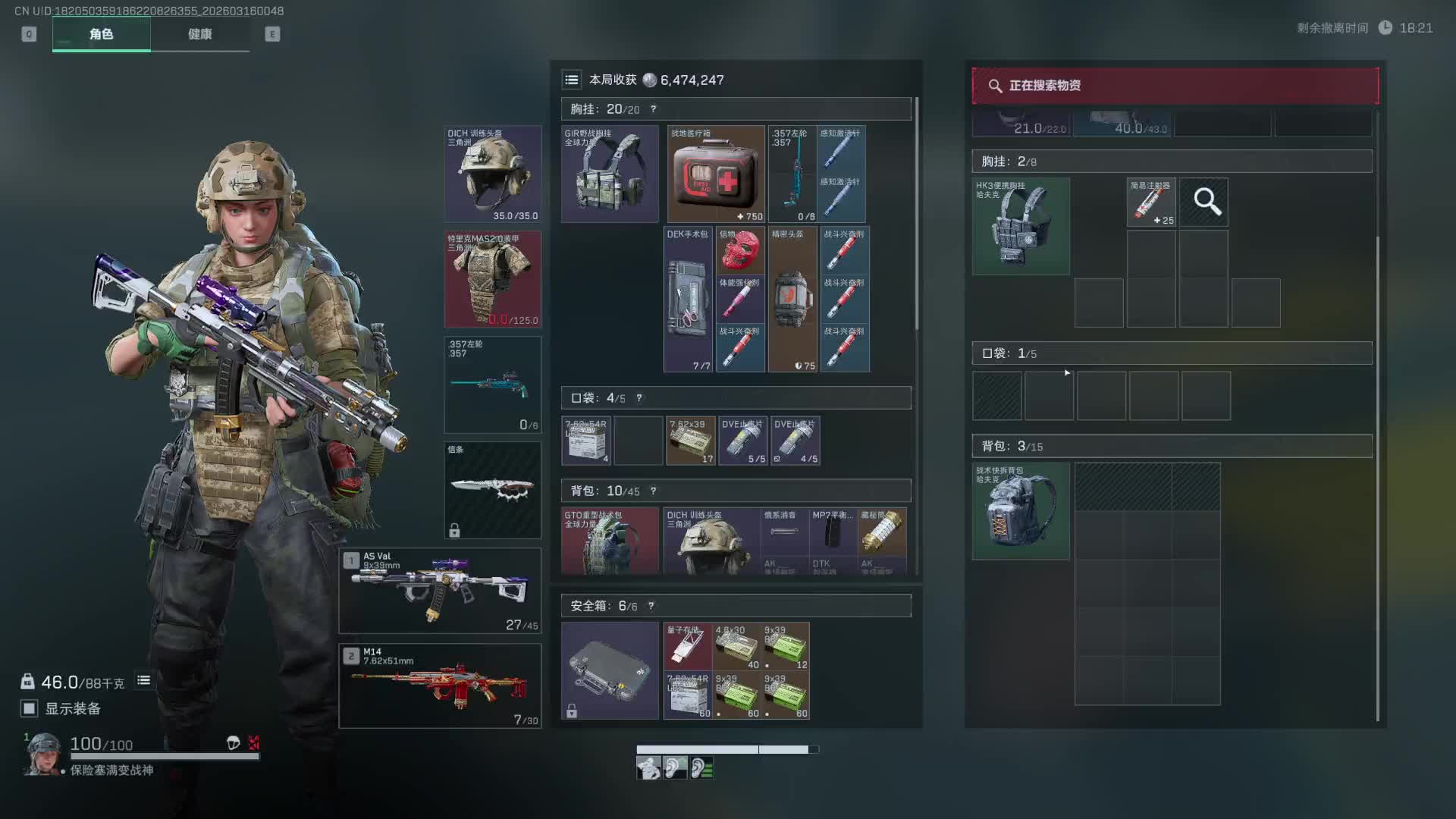
Task: Toggle the 显示装备 checkbox
Action: [x=29, y=708]
